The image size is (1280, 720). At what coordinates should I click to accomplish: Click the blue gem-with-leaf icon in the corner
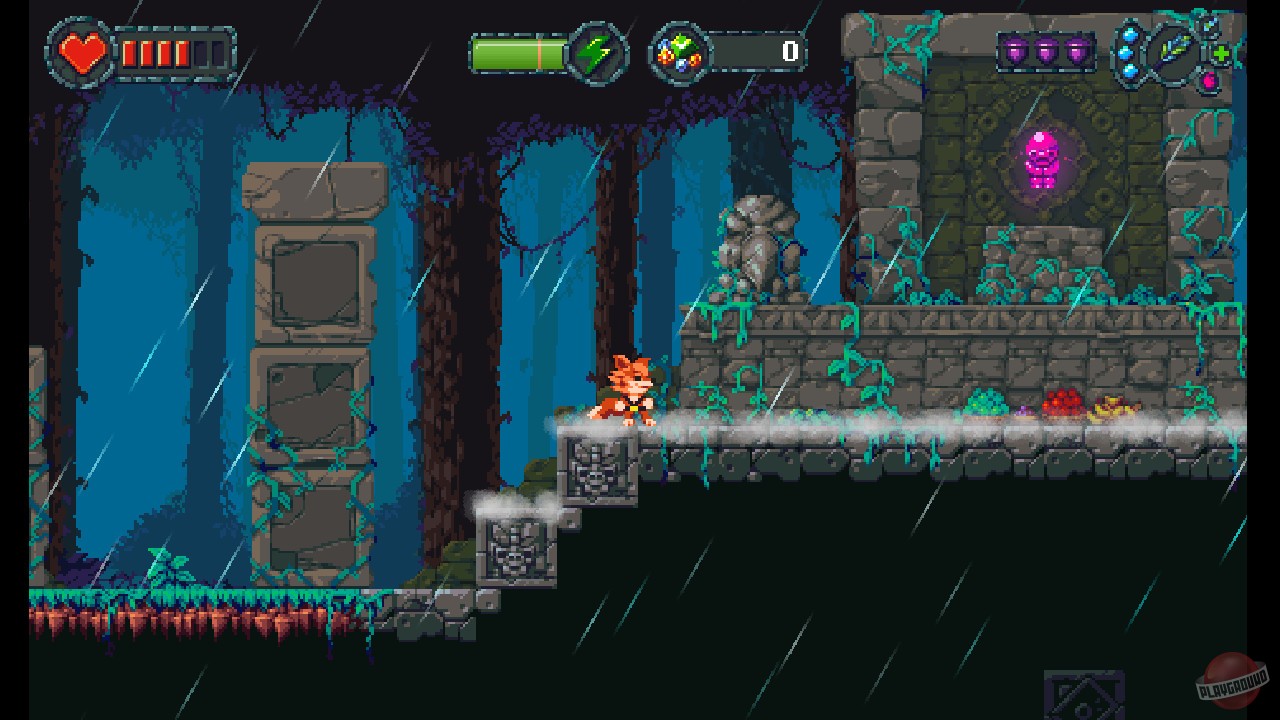click(x=1207, y=25)
